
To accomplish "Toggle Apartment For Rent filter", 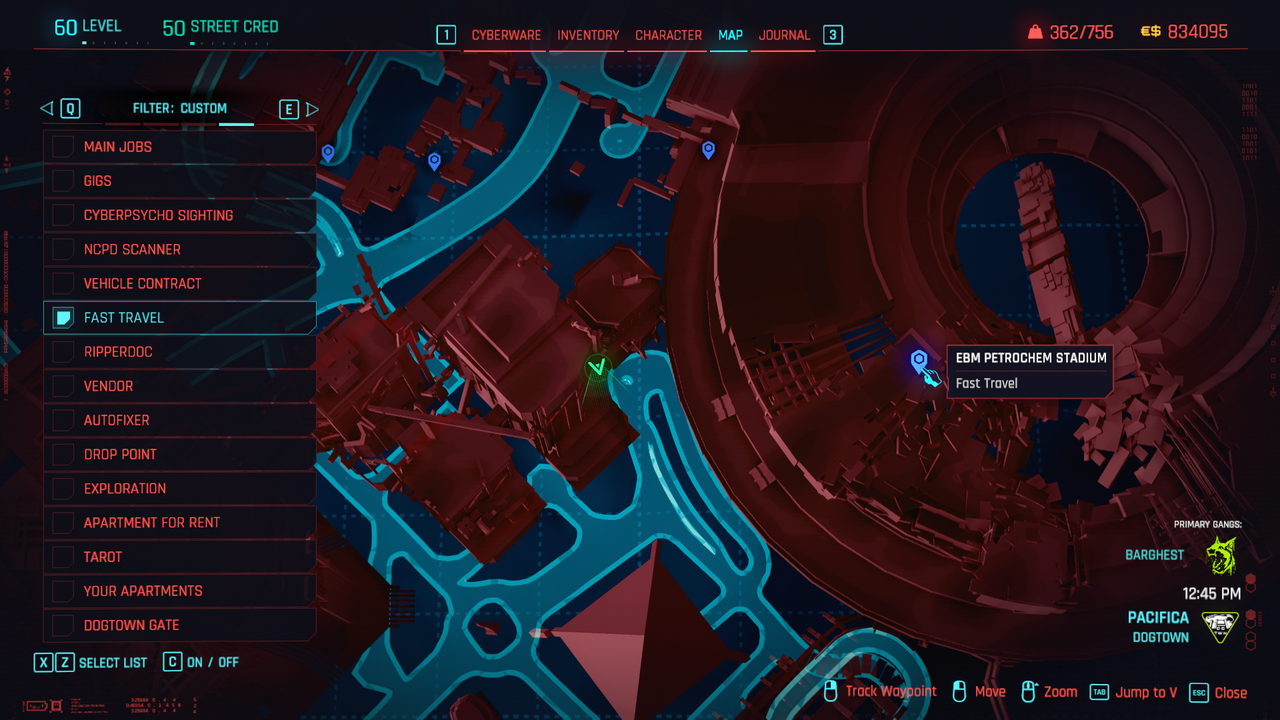I will coord(64,523).
